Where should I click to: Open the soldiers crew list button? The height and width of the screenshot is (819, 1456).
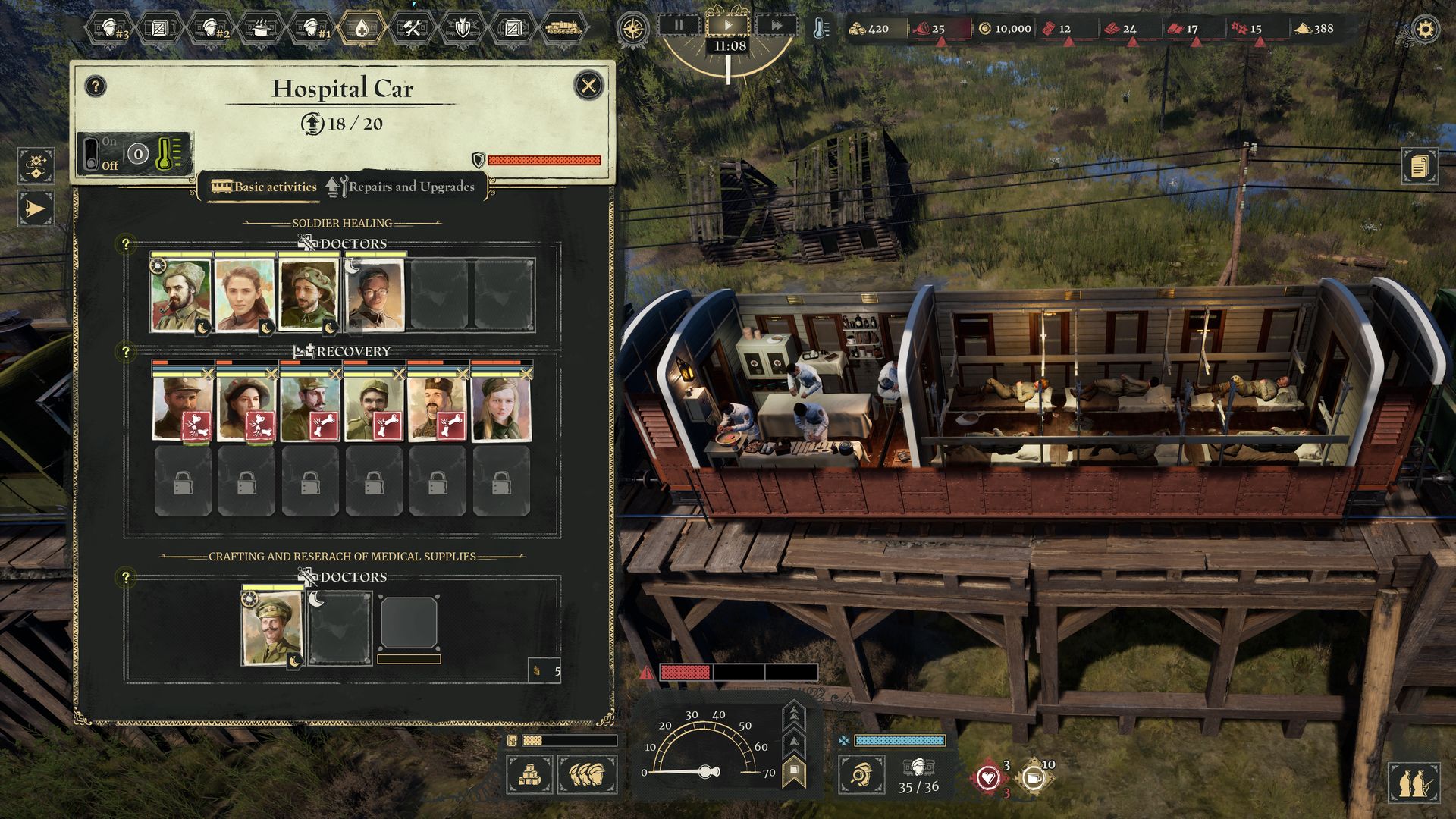pos(588,774)
